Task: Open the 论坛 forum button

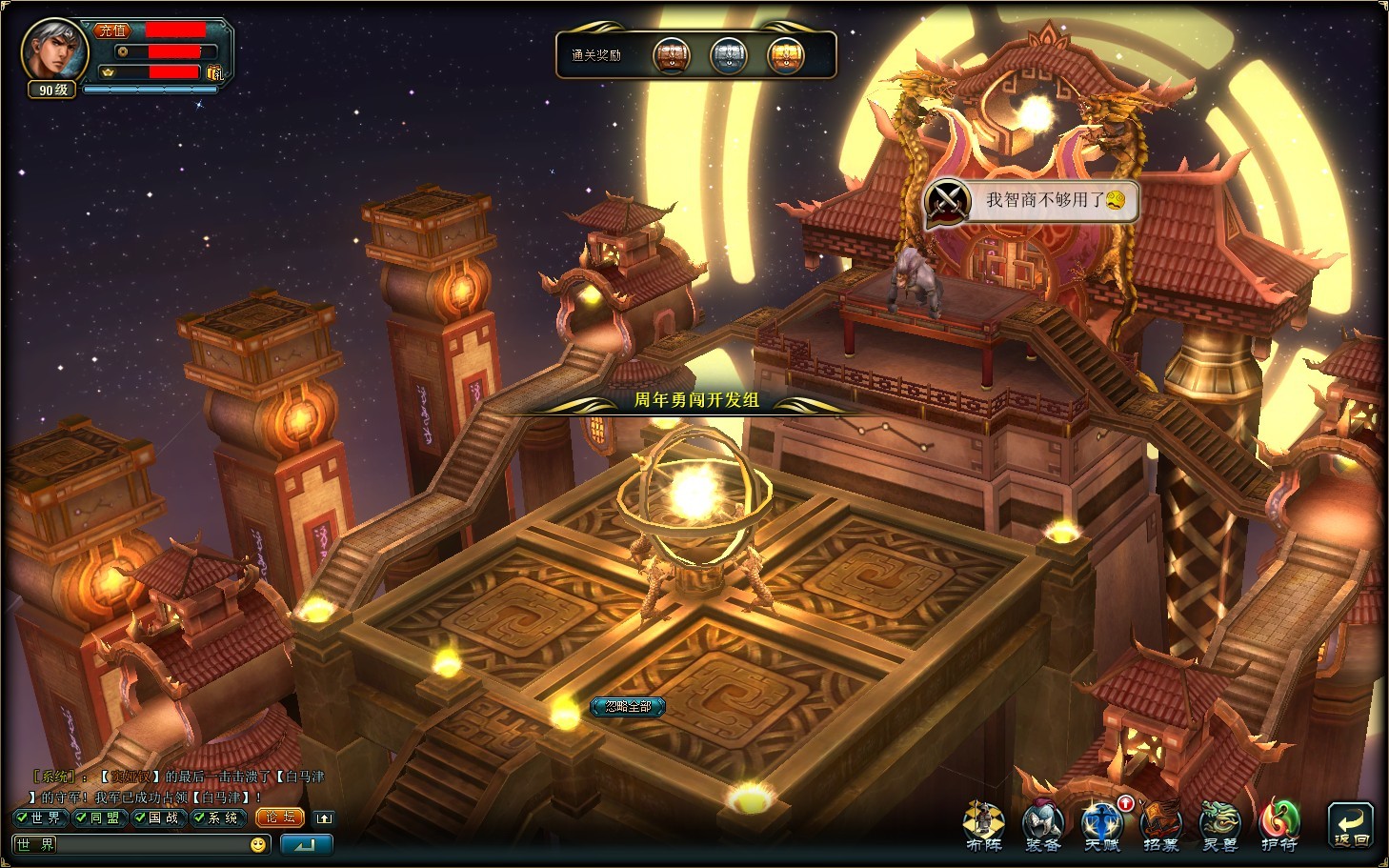Action: 280,818
